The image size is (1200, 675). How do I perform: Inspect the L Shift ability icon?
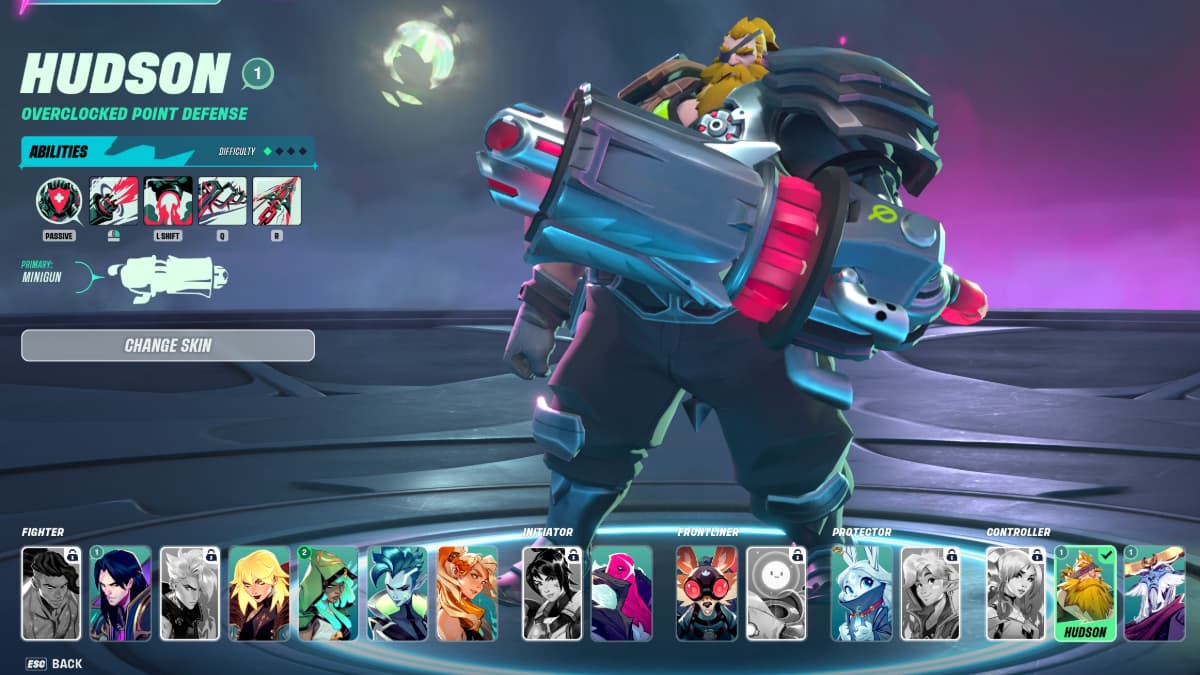168,200
